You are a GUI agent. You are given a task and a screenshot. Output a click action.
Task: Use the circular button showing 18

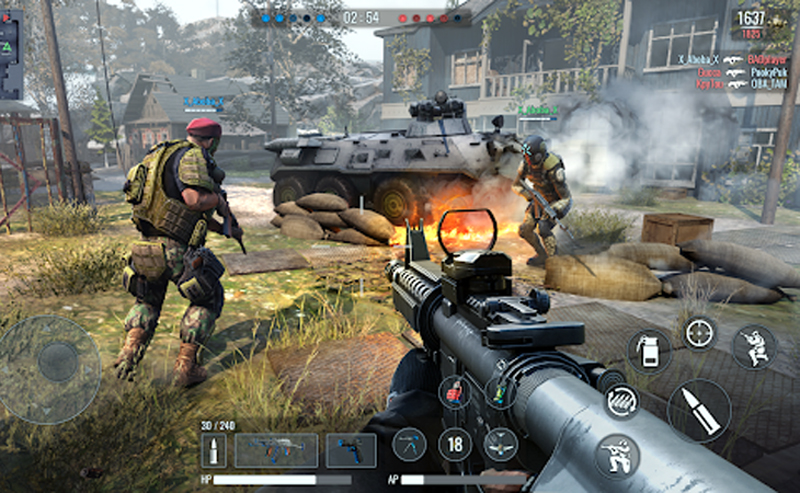click(455, 444)
